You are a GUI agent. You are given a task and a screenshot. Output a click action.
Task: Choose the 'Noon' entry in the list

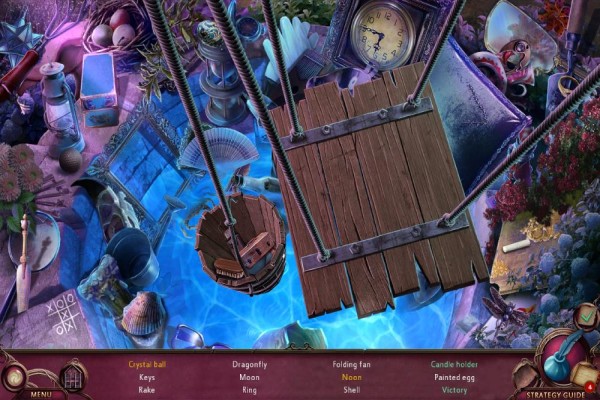[351, 378]
